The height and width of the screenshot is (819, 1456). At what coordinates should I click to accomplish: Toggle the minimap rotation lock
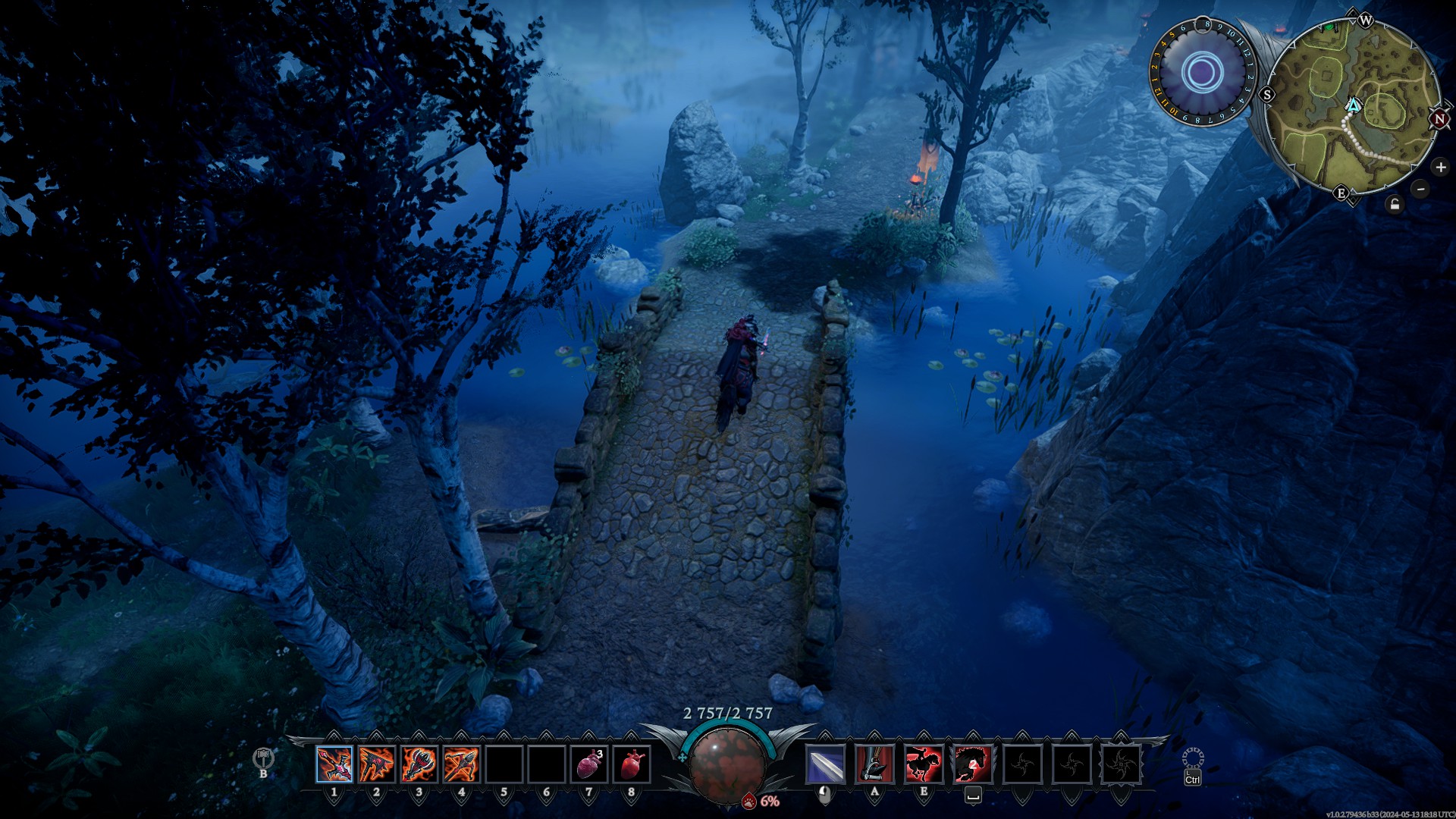point(1395,204)
